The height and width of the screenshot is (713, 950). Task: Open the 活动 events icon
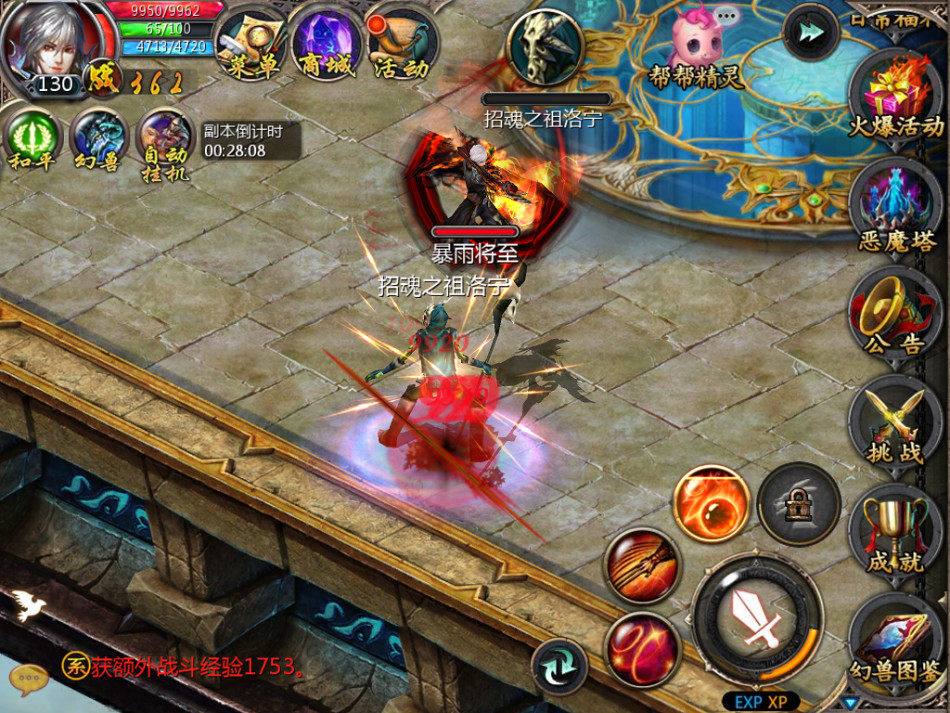click(402, 43)
